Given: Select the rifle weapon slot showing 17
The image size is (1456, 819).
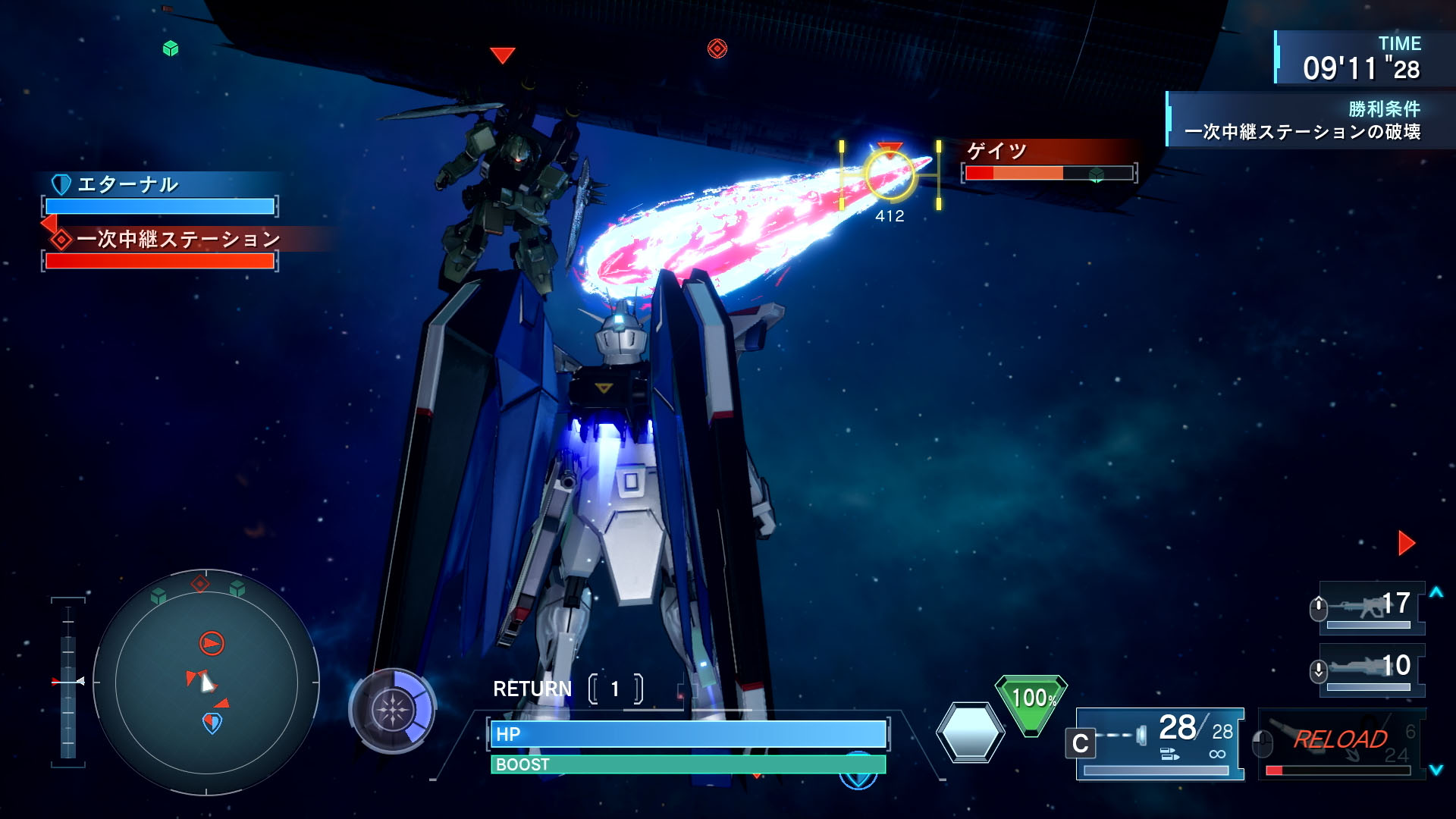Looking at the screenshot, I should coord(1370,607).
